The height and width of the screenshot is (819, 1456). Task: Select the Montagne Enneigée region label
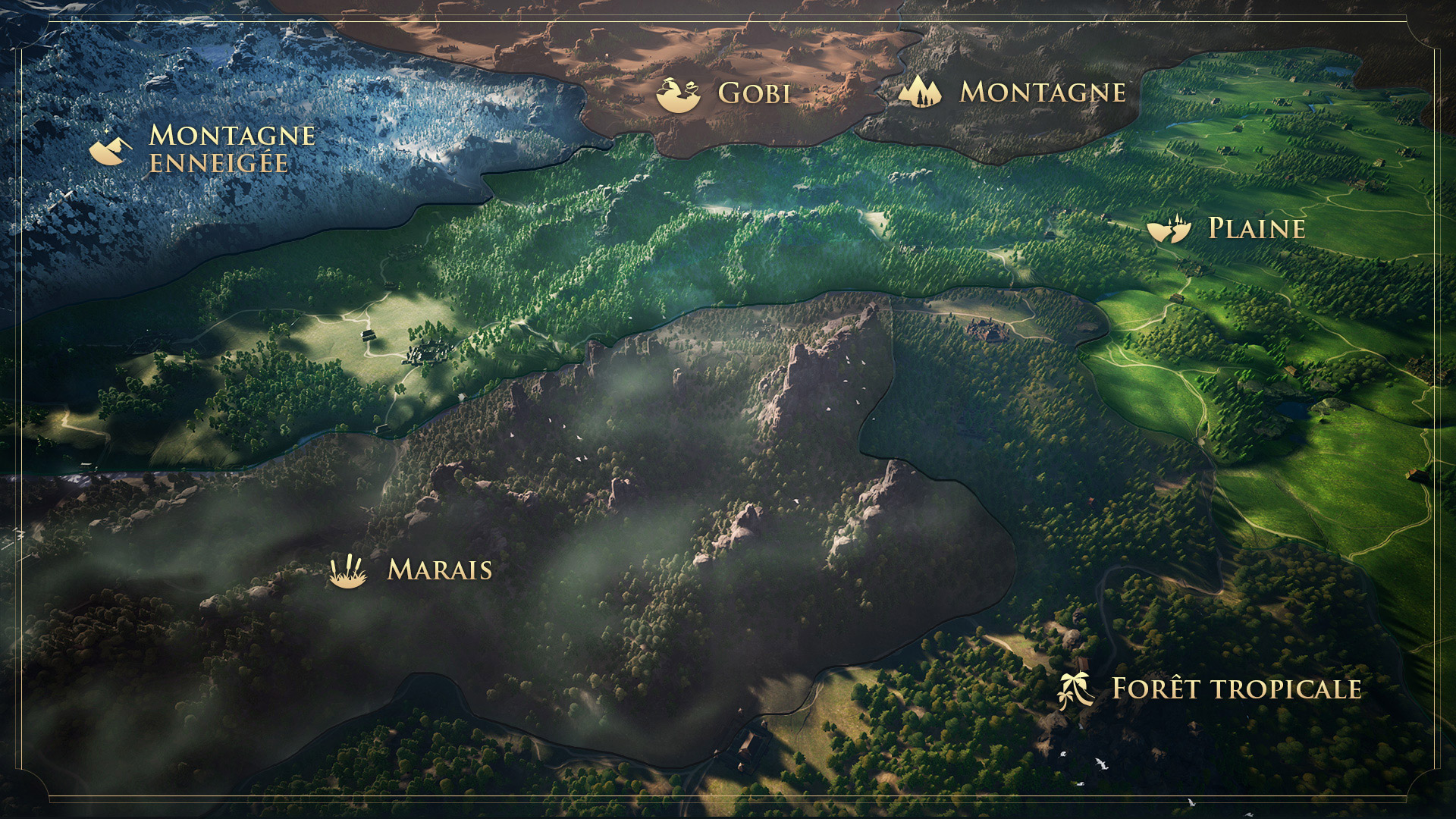coord(231,149)
